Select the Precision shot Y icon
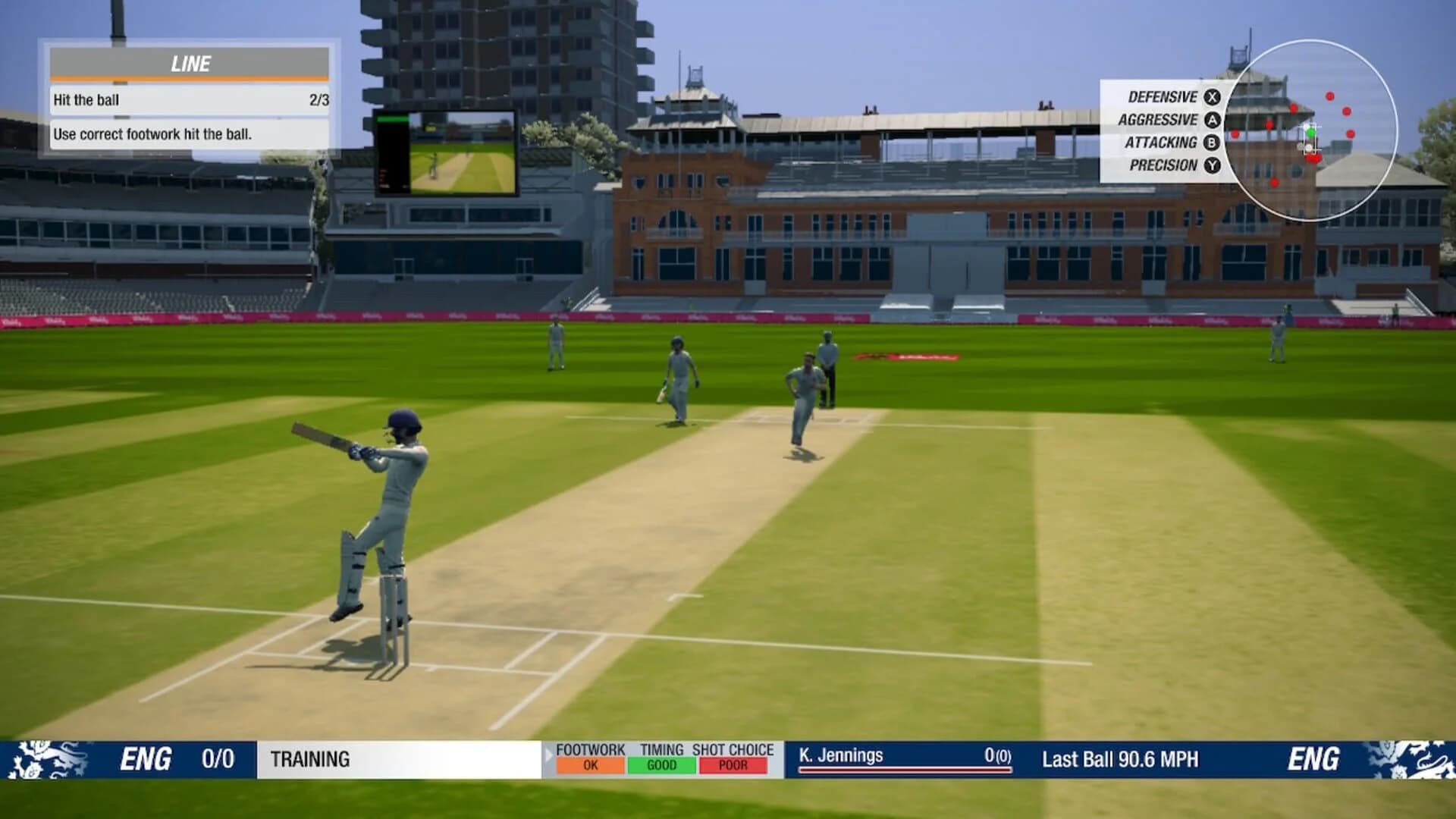This screenshot has height=819, width=1456. tap(1211, 165)
